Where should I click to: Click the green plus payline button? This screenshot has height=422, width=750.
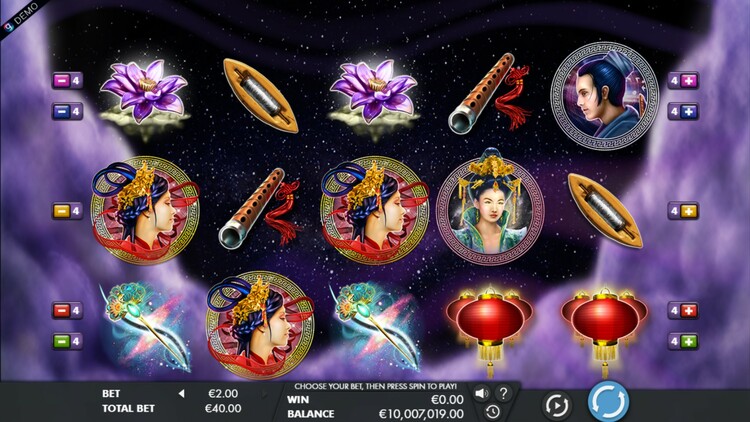pos(690,342)
